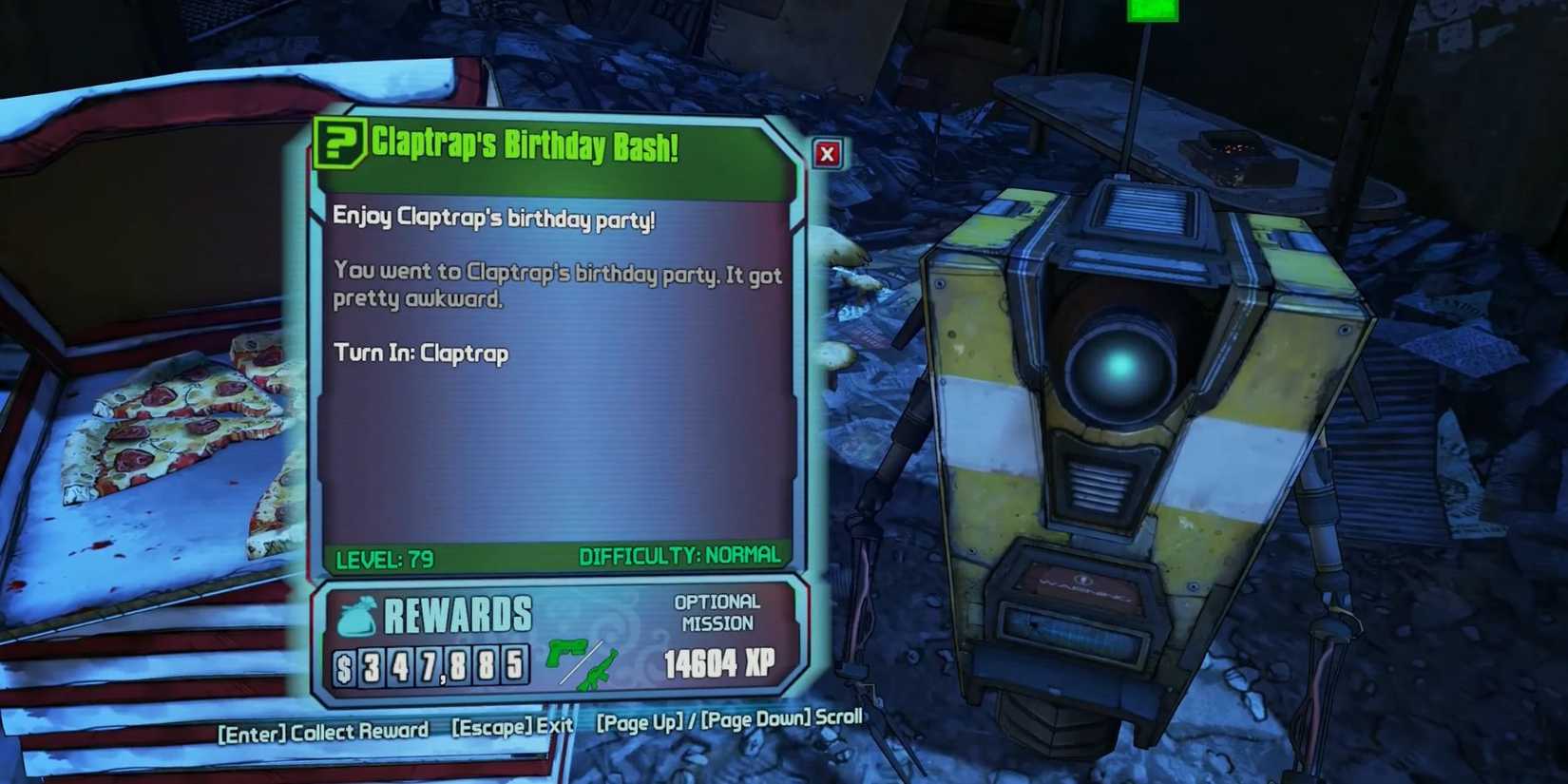
Task: Expand the mission description area
Action: coord(556,287)
